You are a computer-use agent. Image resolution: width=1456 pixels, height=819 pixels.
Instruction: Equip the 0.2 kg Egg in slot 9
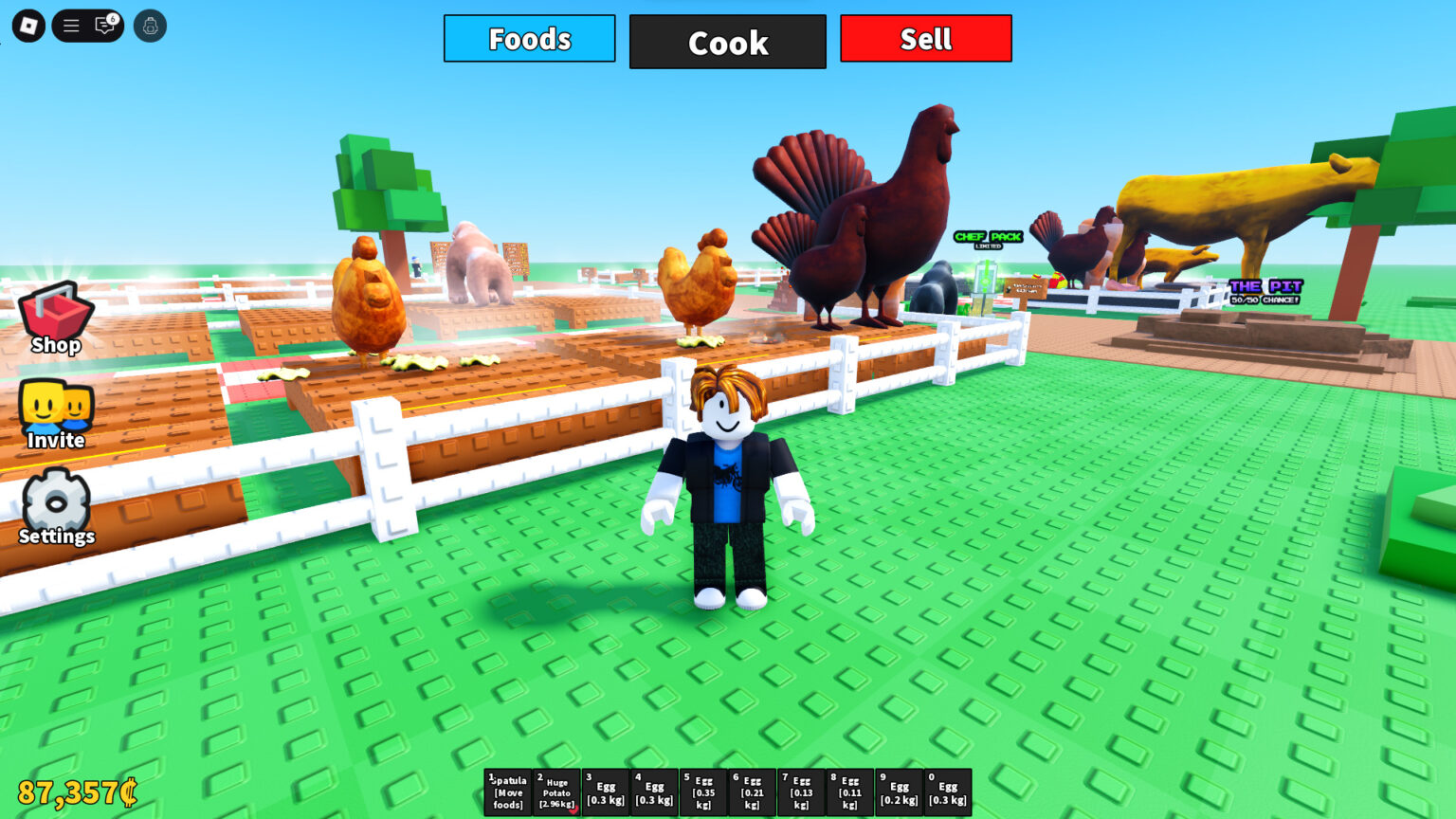click(x=899, y=791)
